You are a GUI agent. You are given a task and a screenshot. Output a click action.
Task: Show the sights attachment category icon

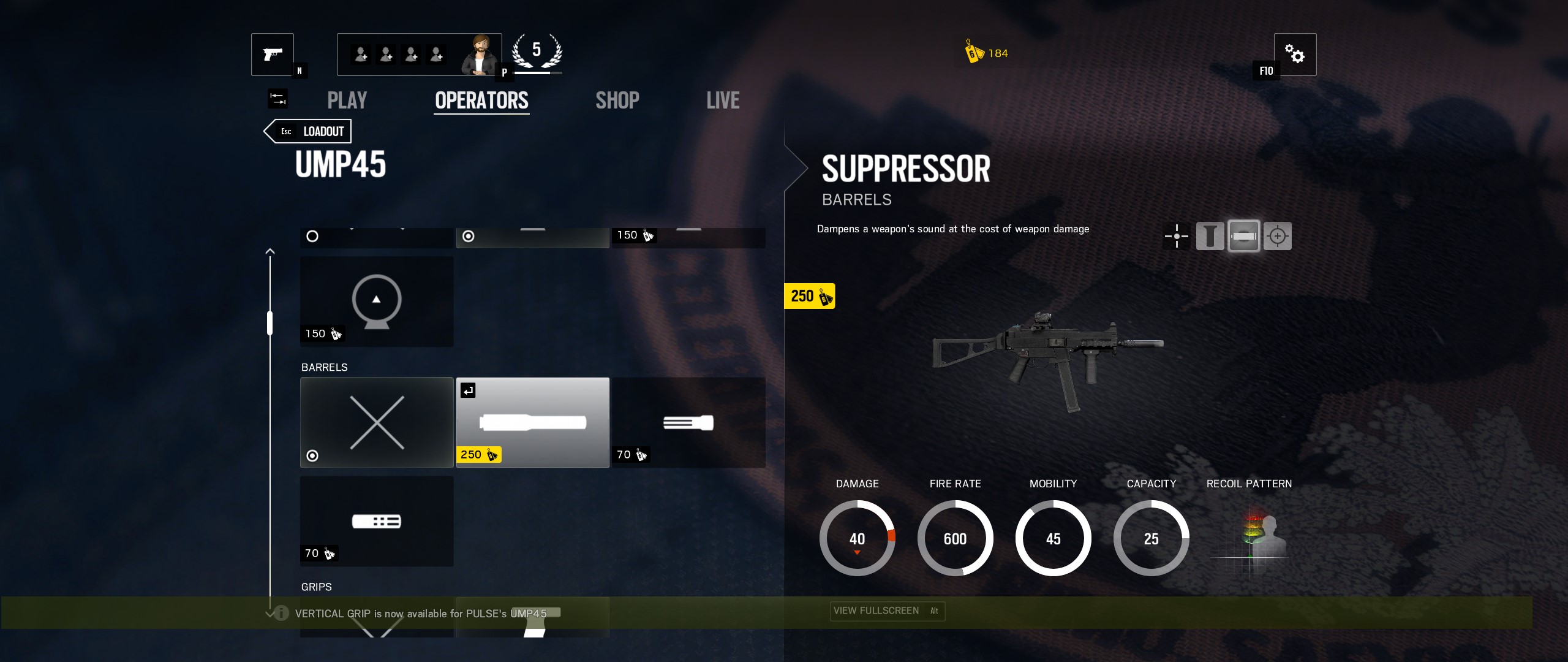point(1177,236)
